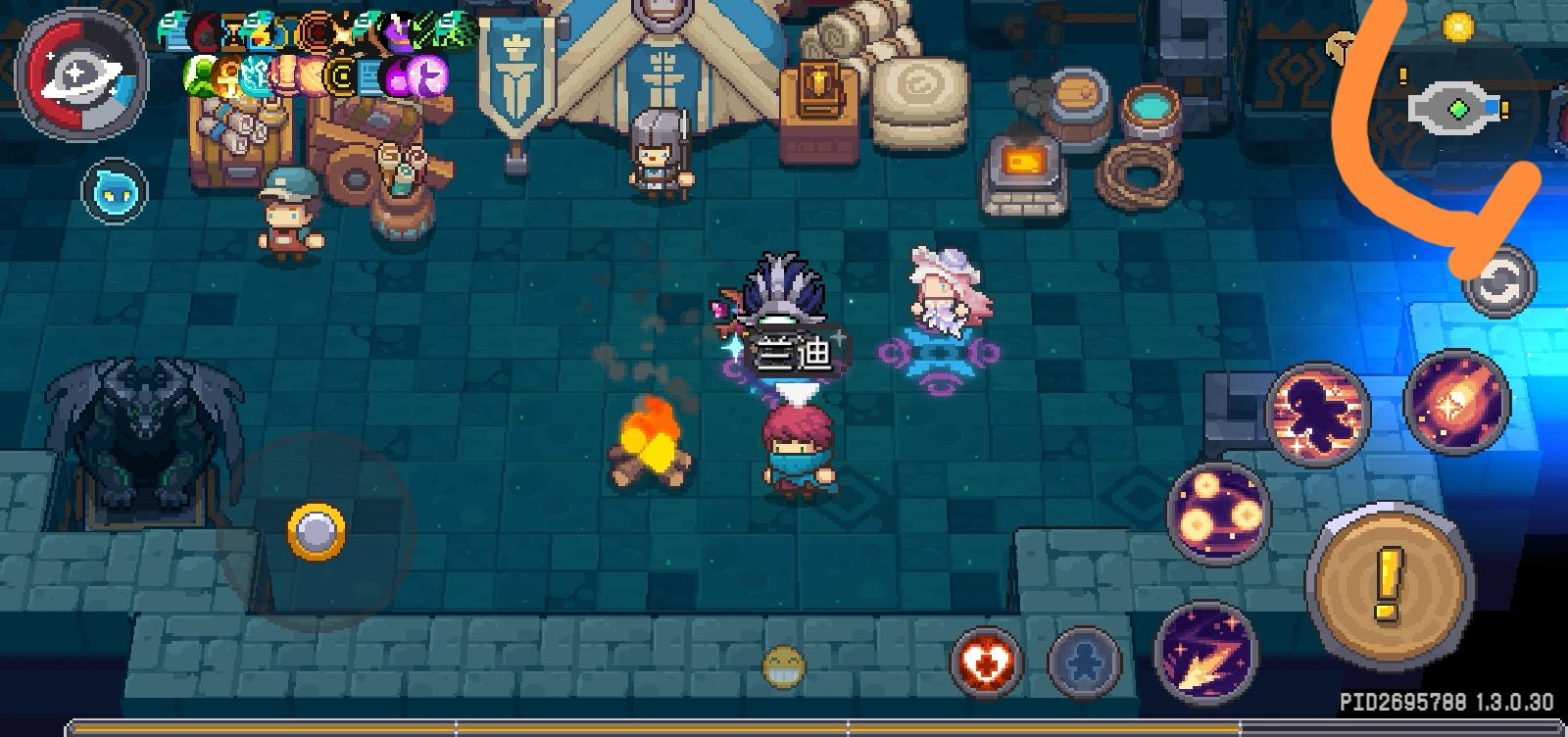Tap the virtual joystick control
This screenshot has height=737, width=1568.
tap(316, 527)
